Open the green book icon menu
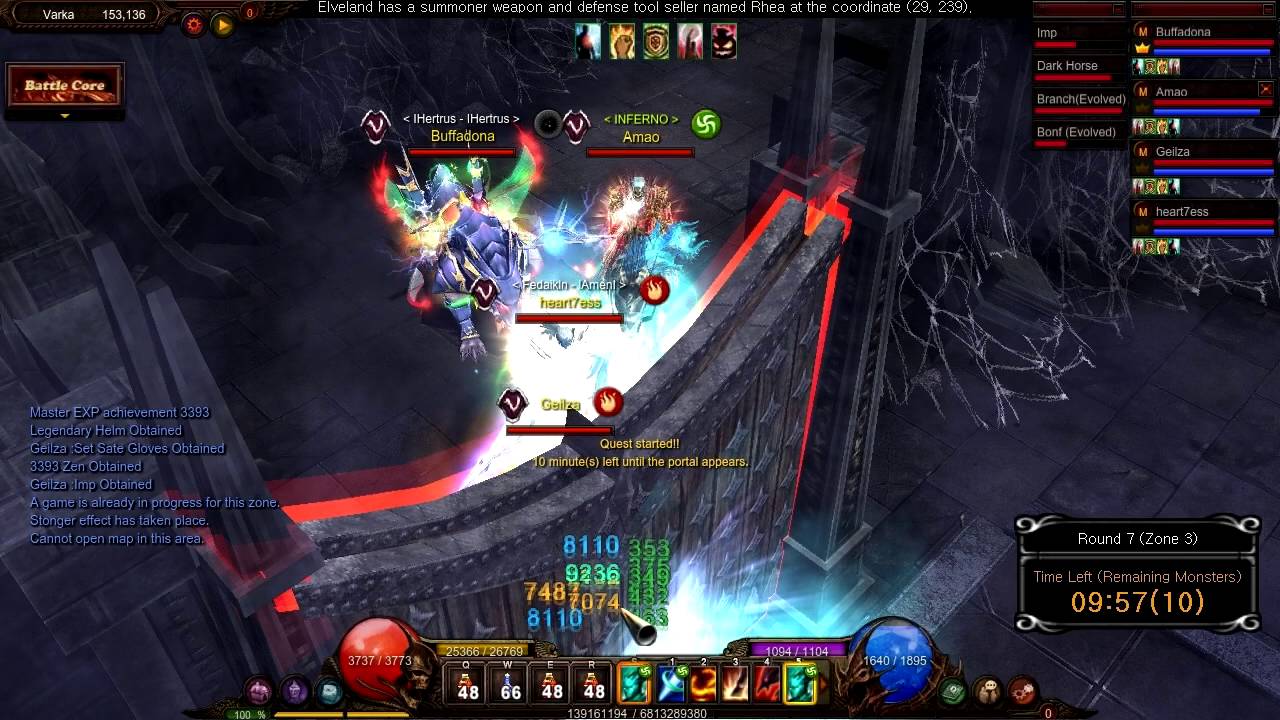This screenshot has width=1280, height=720. coord(953,690)
